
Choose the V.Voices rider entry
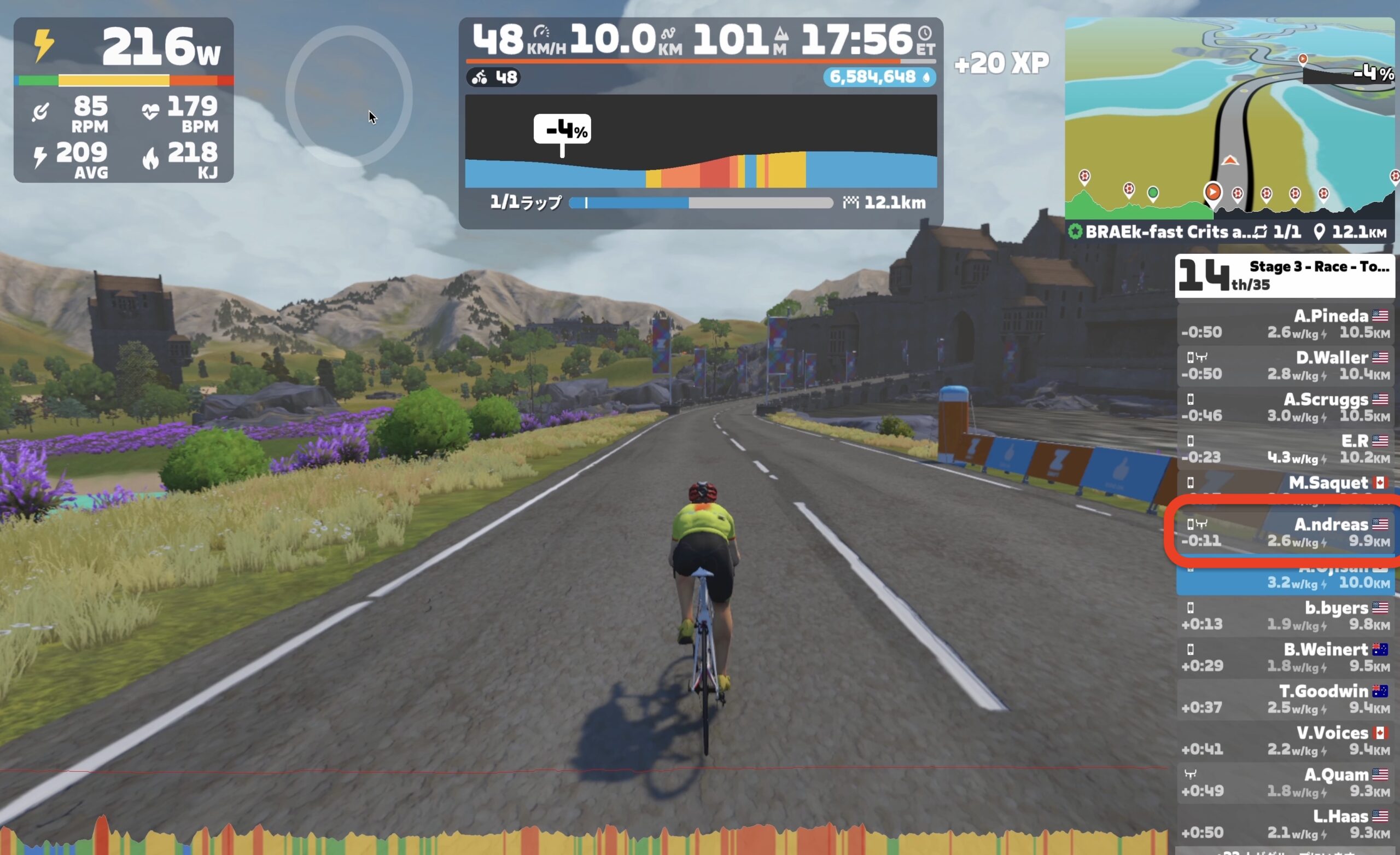tap(1285, 741)
